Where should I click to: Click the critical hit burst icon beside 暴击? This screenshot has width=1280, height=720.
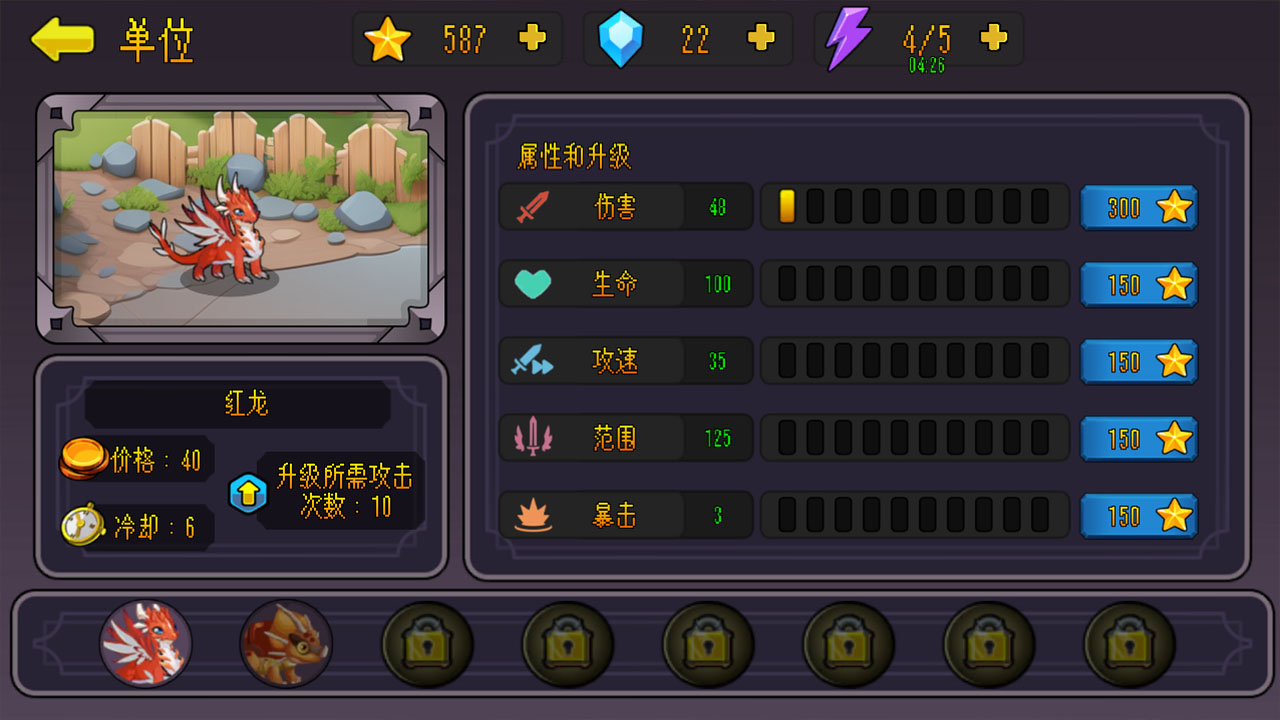pos(531,515)
